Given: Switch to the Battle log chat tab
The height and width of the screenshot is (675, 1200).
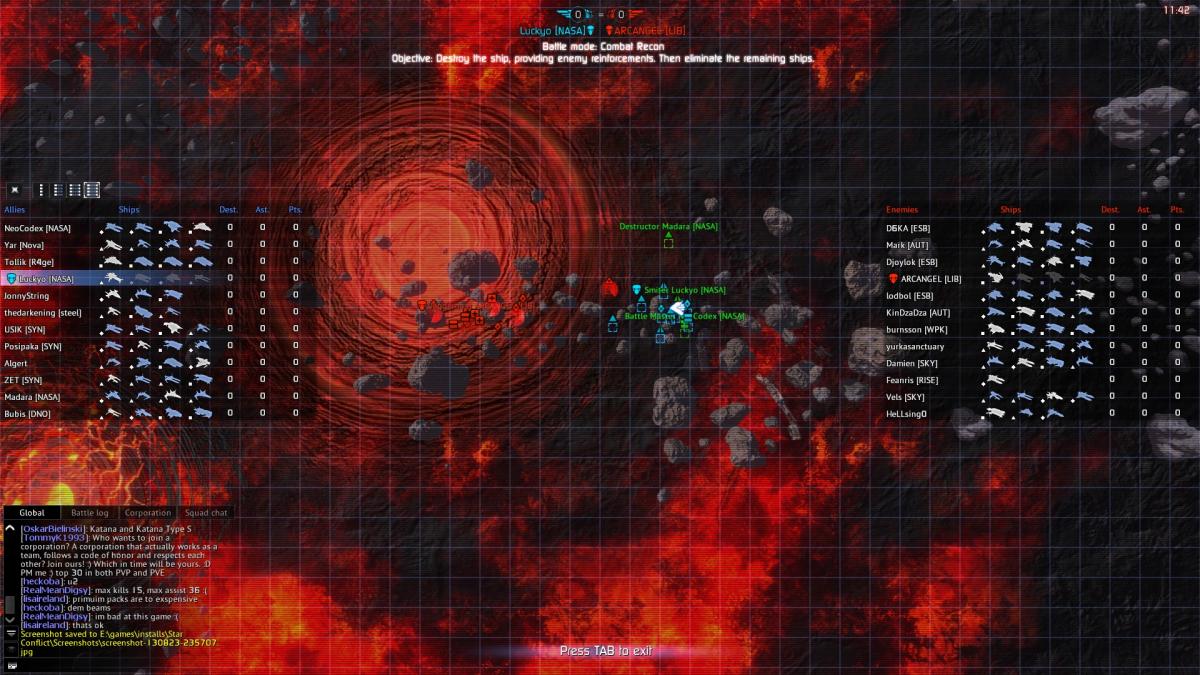Looking at the screenshot, I should (90, 513).
